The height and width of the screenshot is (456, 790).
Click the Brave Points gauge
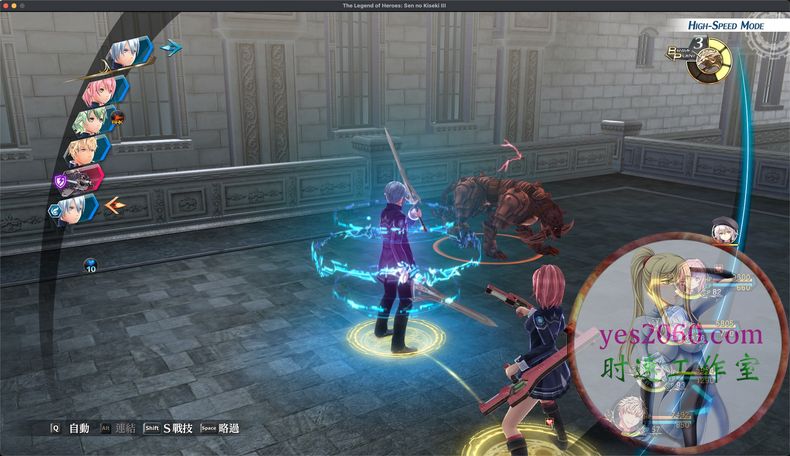[x=708, y=60]
